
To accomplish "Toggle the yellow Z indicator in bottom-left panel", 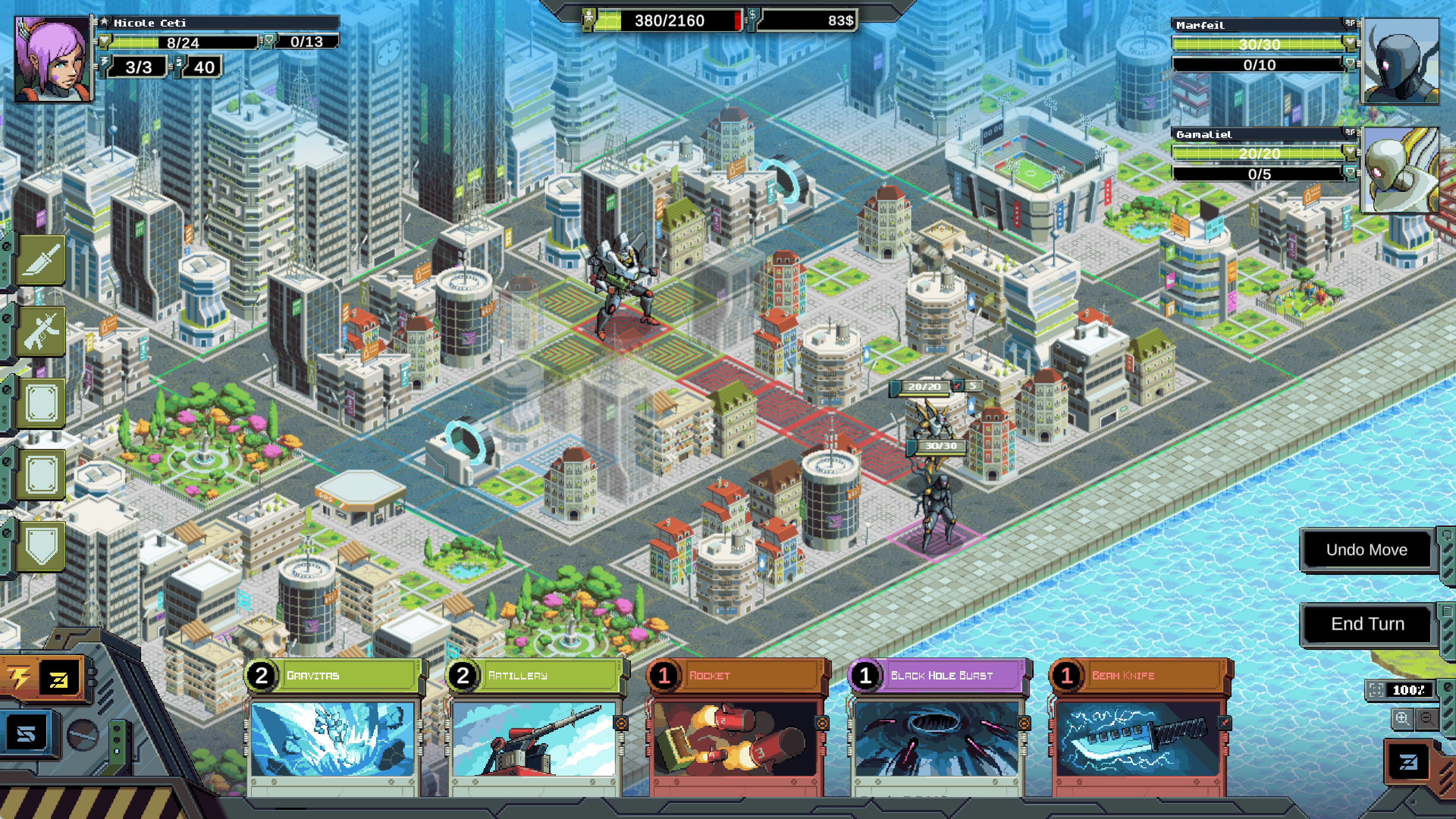I will (x=59, y=680).
